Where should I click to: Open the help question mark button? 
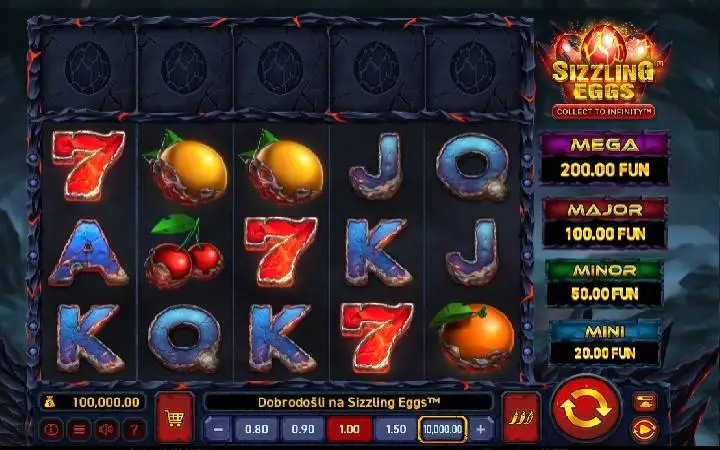[x=133, y=429]
